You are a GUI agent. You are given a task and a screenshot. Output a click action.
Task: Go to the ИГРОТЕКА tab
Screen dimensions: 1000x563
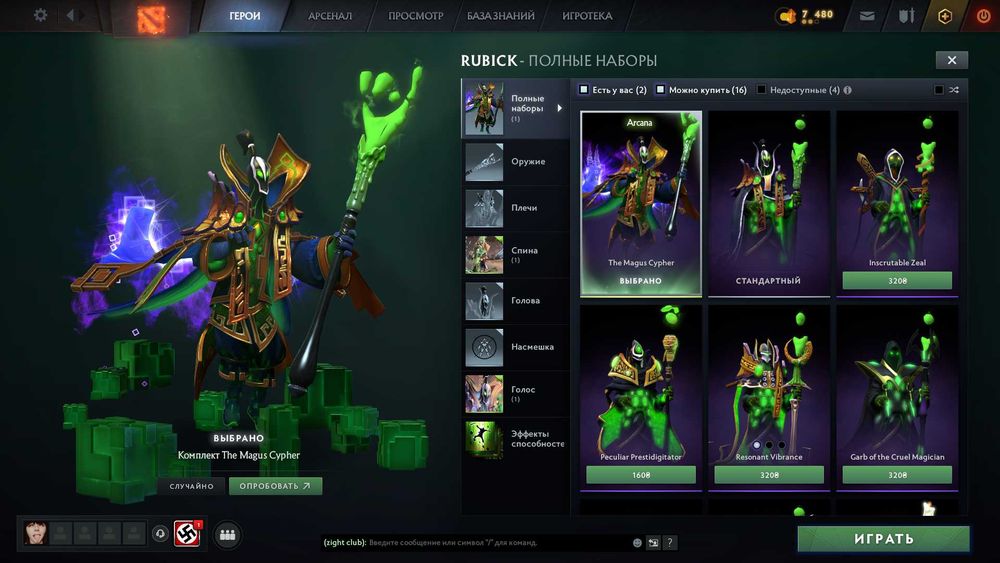point(587,16)
